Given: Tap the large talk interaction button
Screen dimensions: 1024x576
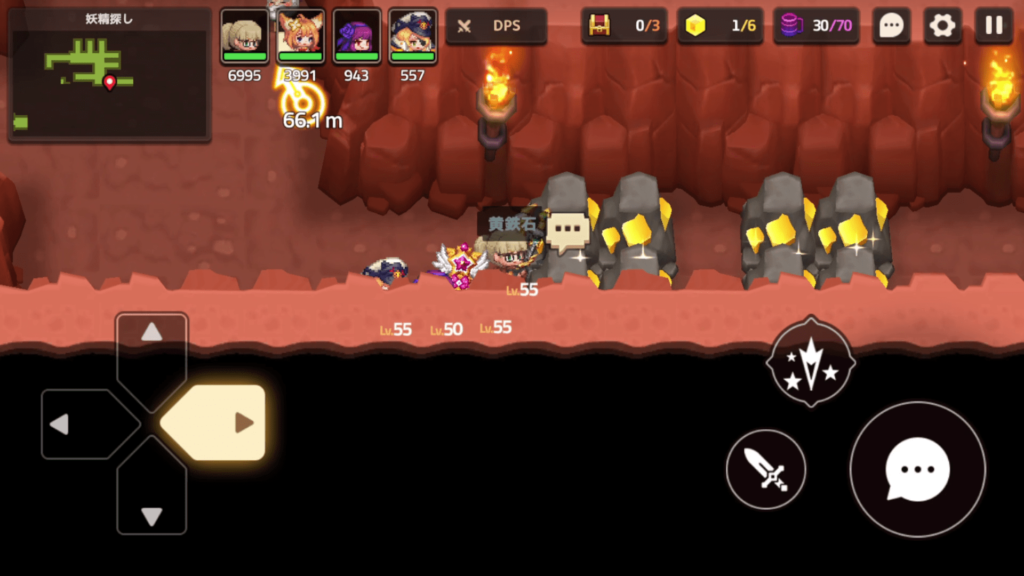Looking at the screenshot, I should coord(917,469).
